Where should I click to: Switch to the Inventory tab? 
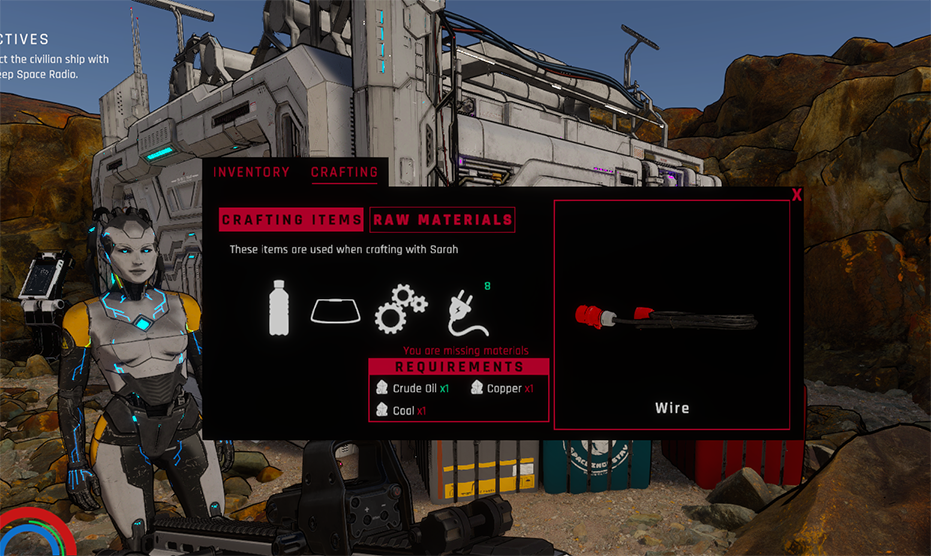pyautogui.click(x=251, y=172)
